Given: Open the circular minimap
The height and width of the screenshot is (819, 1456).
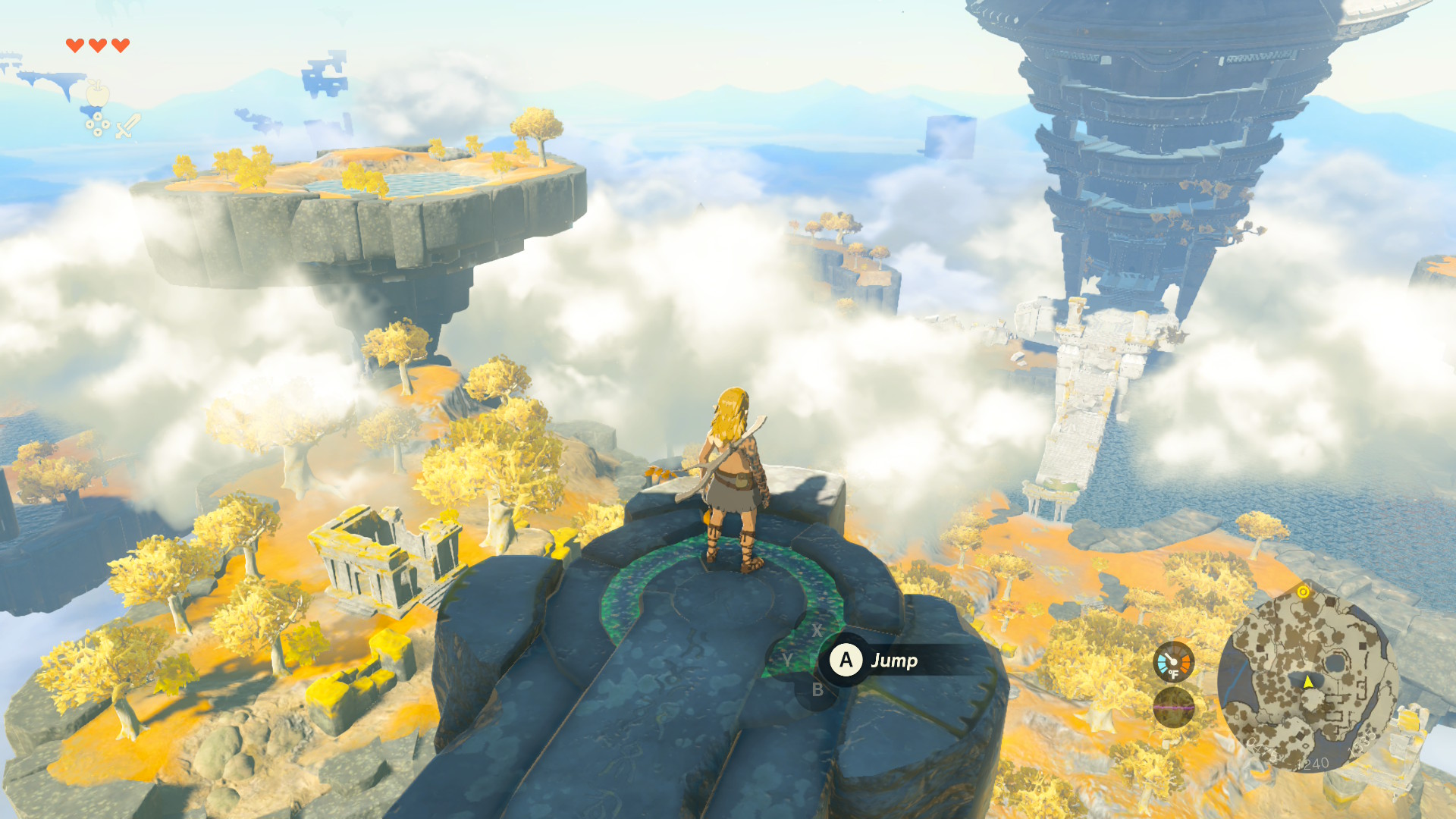Looking at the screenshot, I should tap(1308, 680).
